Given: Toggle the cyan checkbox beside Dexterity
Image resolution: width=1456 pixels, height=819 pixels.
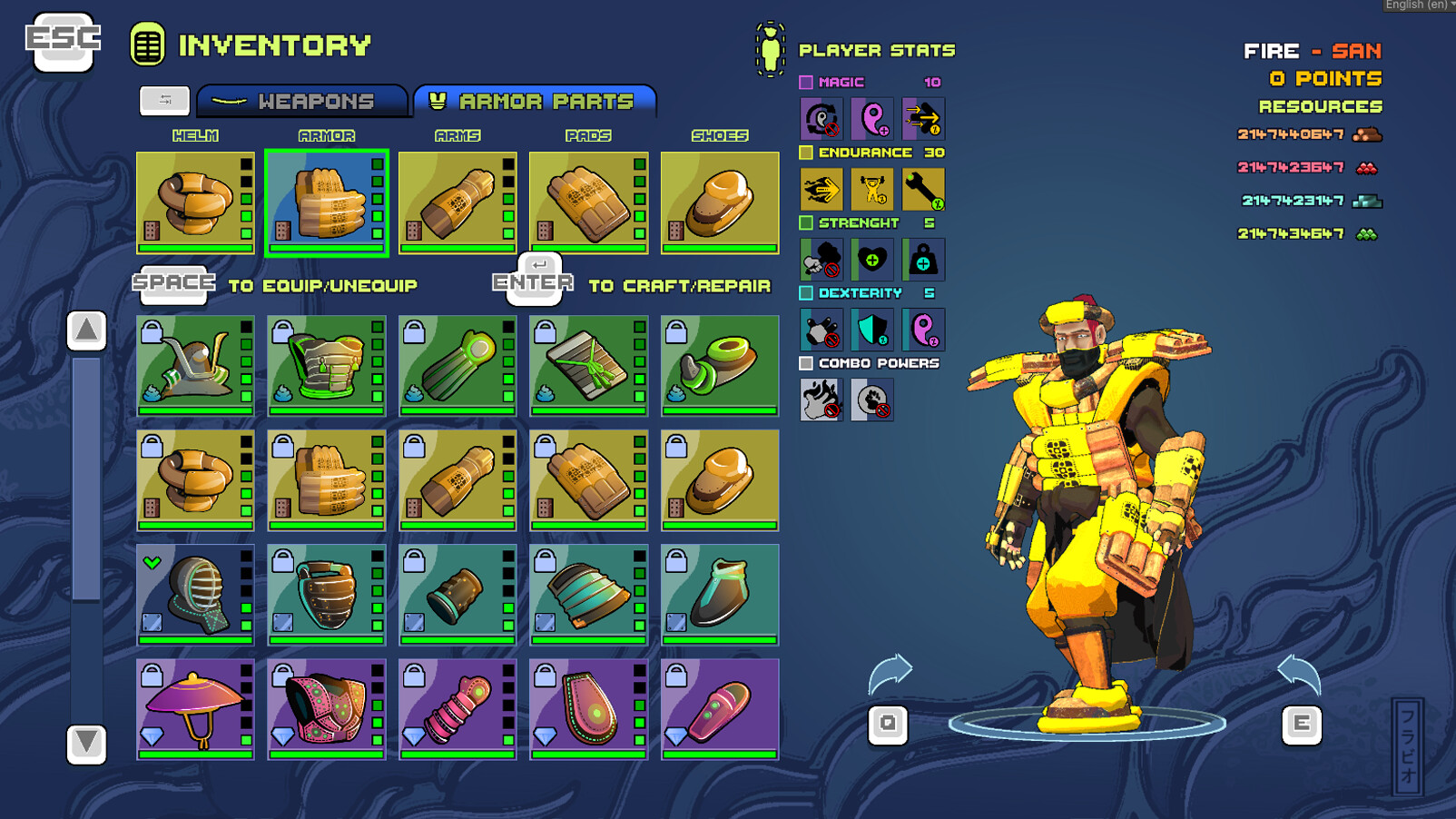Looking at the screenshot, I should tap(806, 293).
